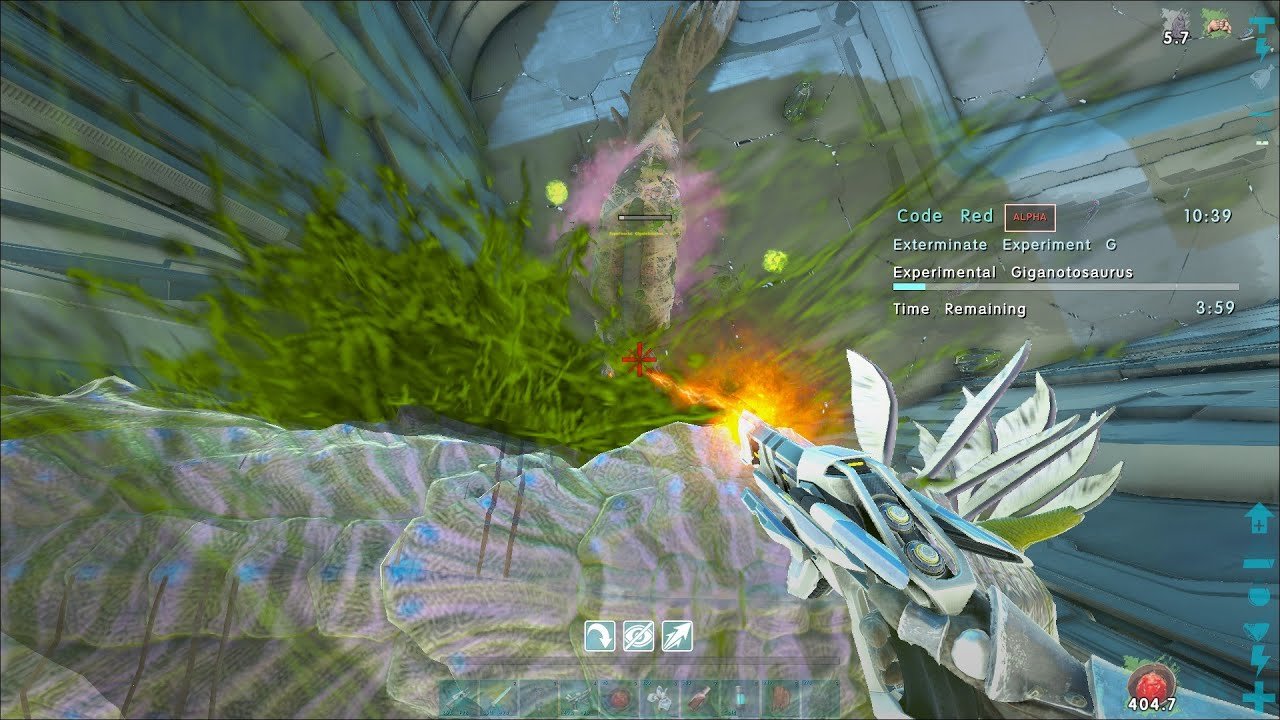Select the red food dish hotbar slot
1280x720 pixels.
618,697
